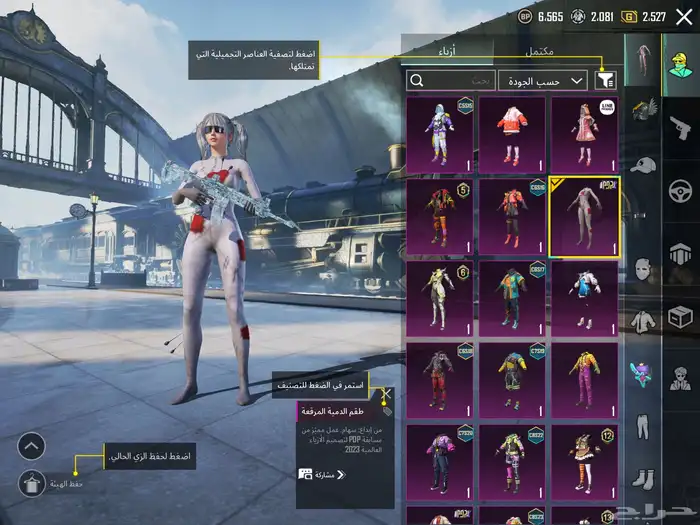Show the cap headwear subcategory

(641, 163)
